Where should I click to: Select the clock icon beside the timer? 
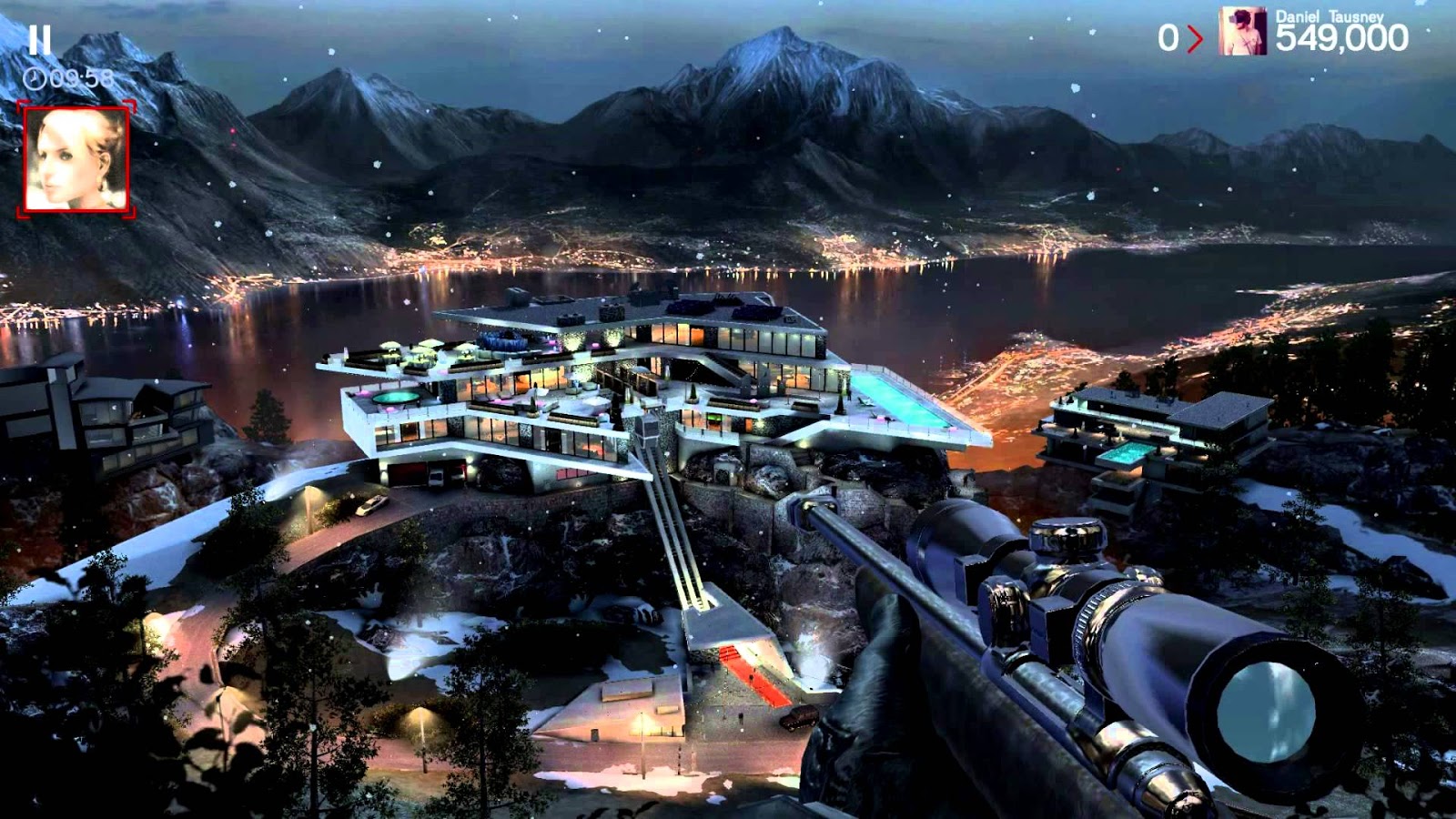(33, 78)
